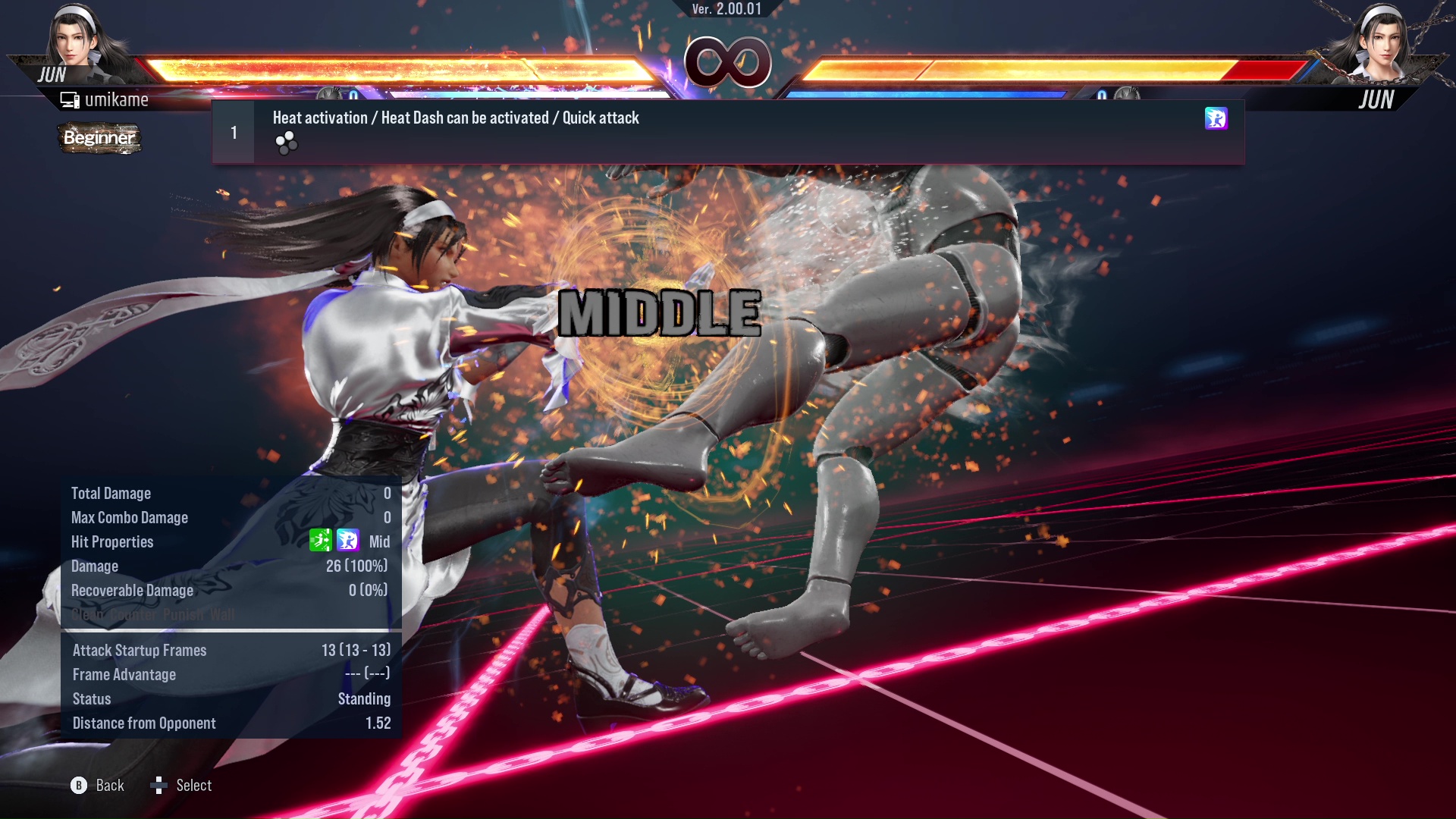
Task: Click the Beginner rank banner
Action: pos(99,139)
